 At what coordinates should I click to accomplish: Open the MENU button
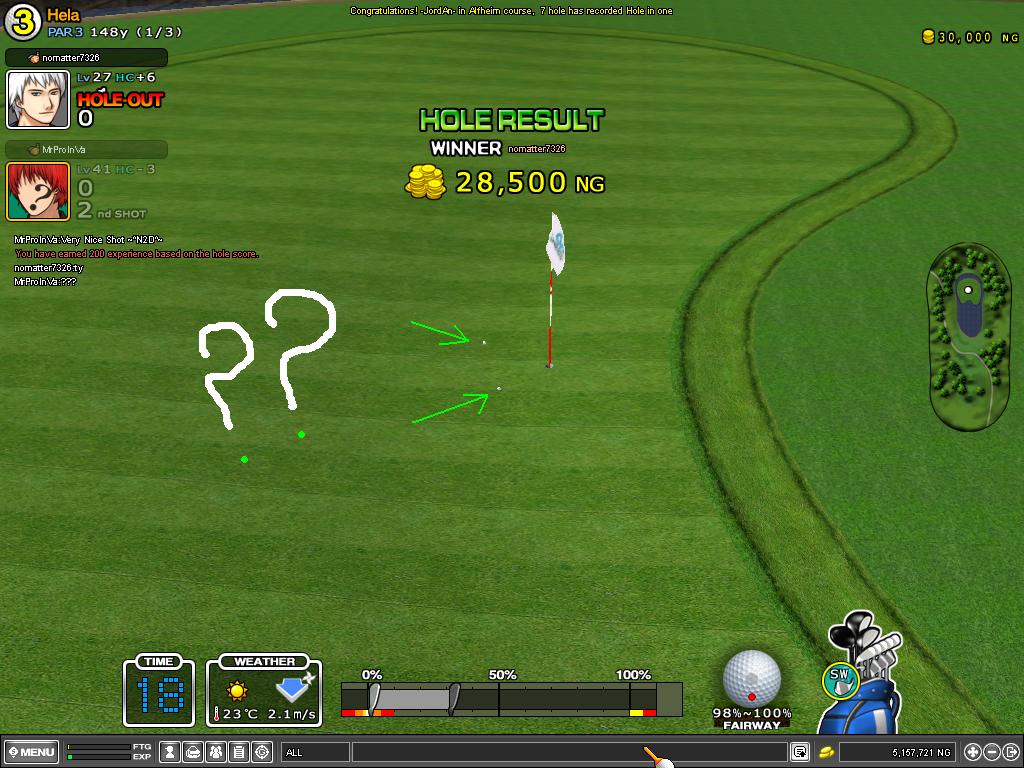point(31,752)
